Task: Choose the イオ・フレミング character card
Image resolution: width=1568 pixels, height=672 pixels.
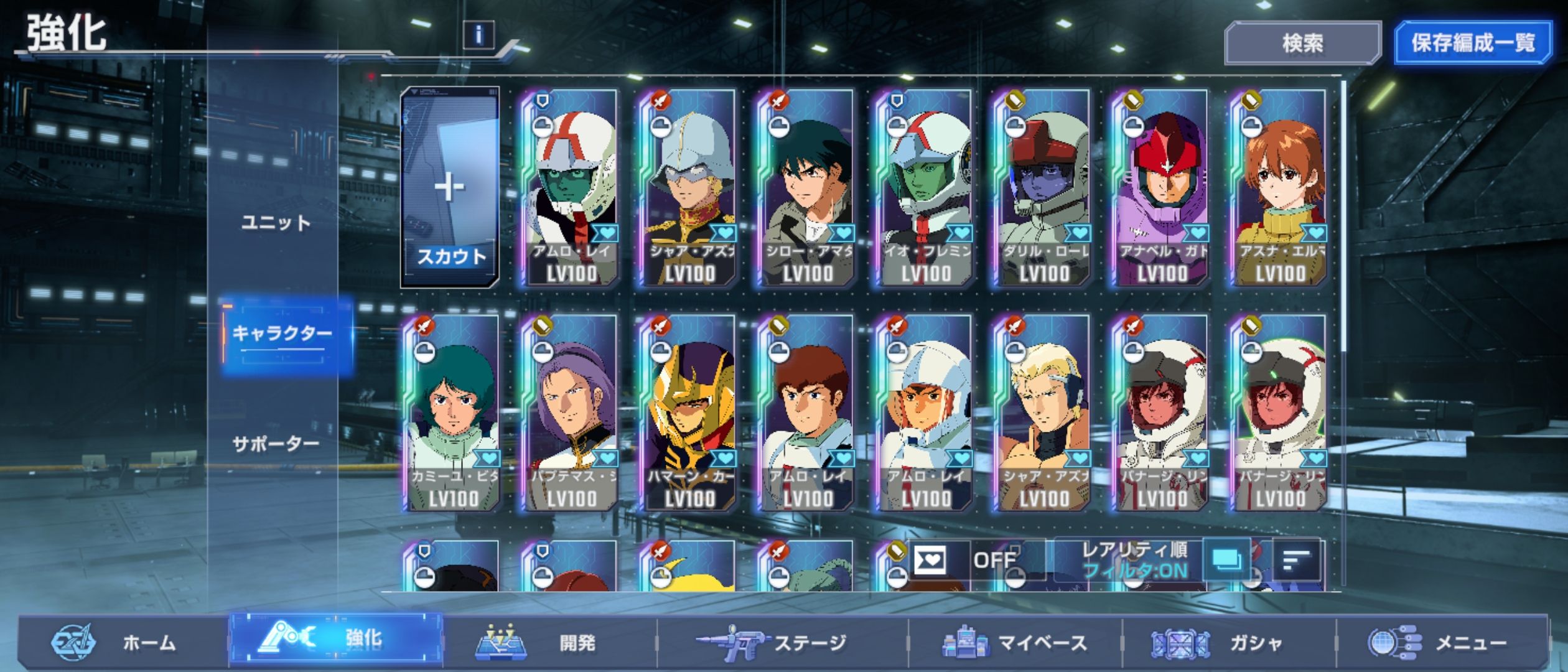Action: tap(925, 187)
